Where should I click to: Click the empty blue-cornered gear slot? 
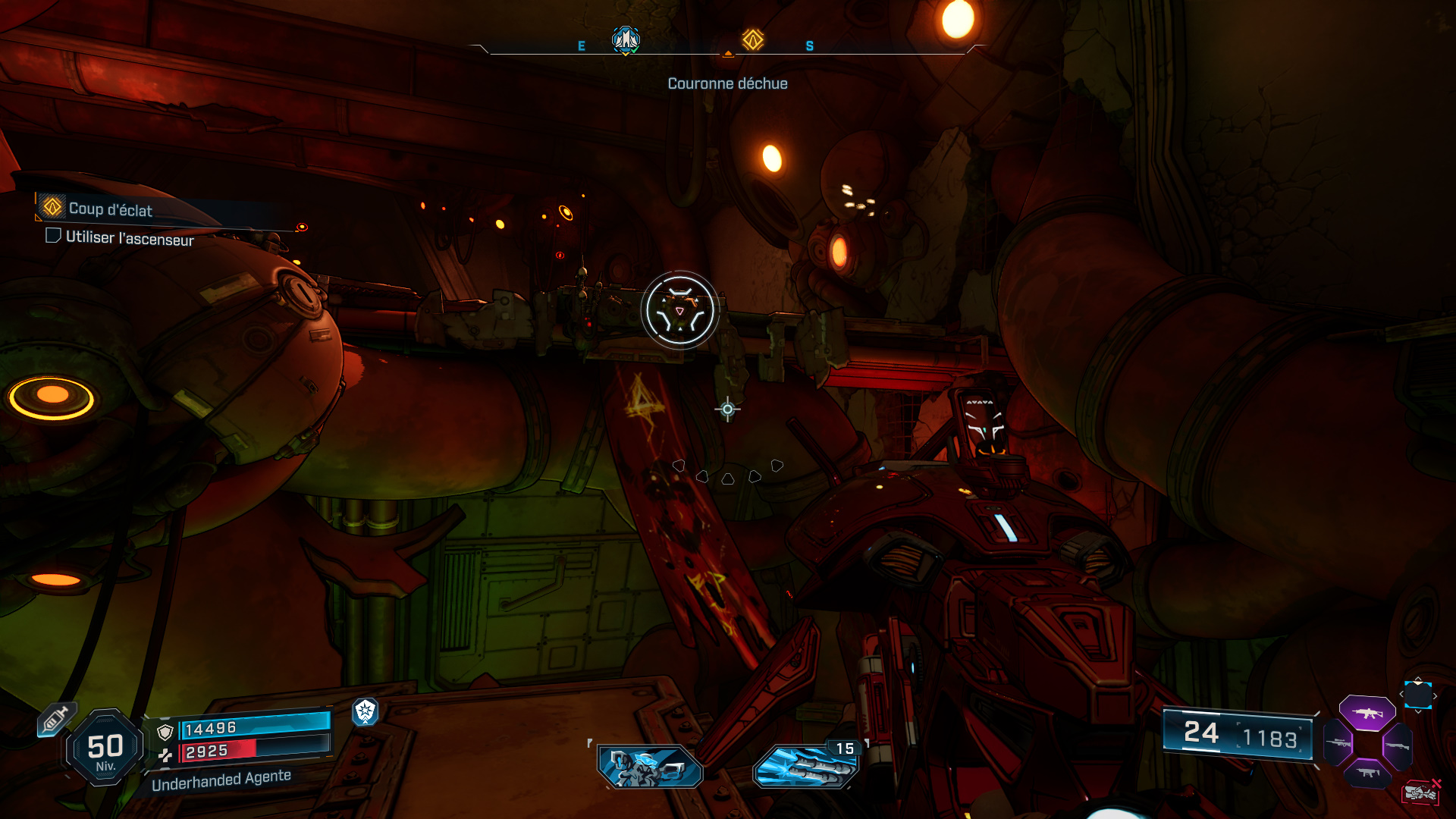[x=1417, y=695]
